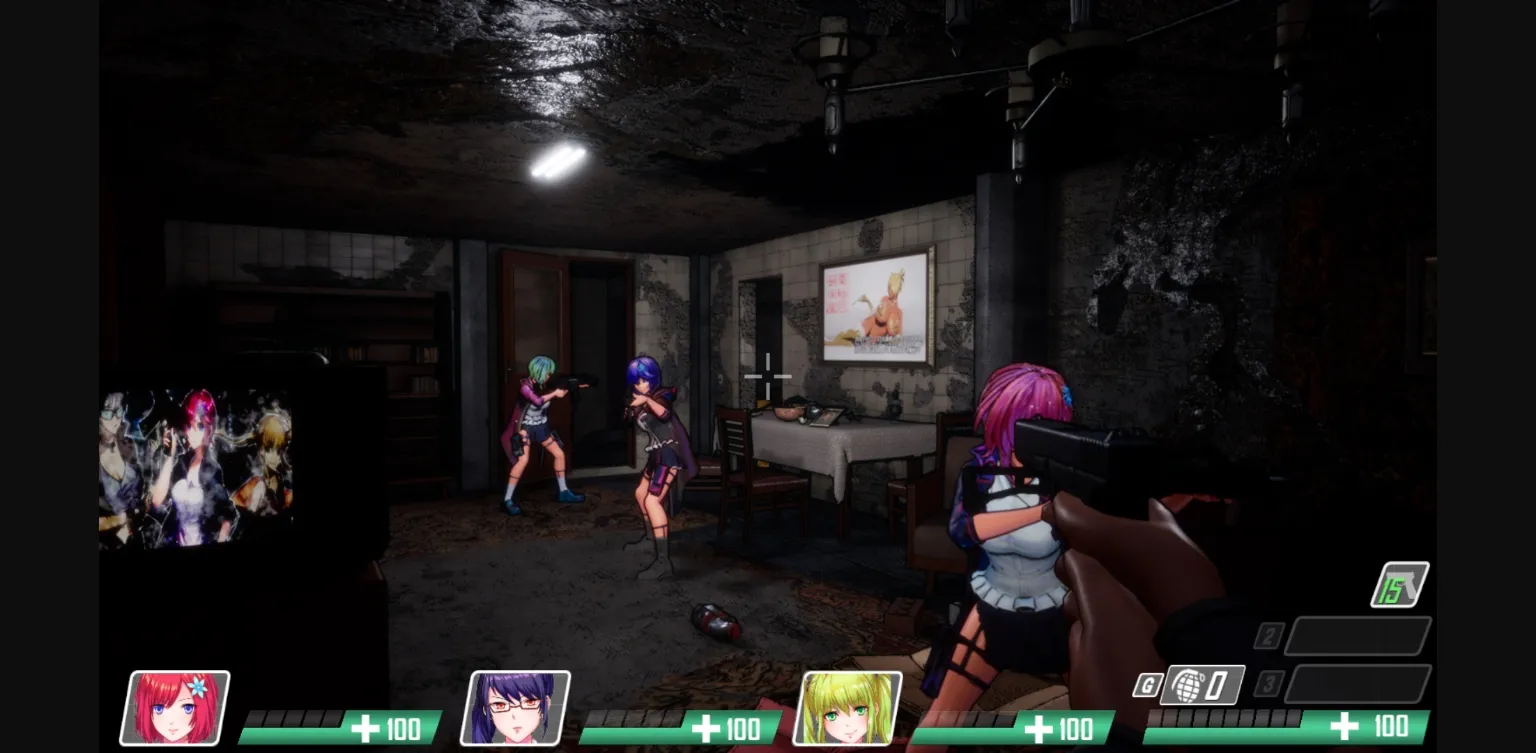Image resolution: width=1536 pixels, height=753 pixels.
Task: Click the G key indicator beside the grenade
Action: click(1148, 685)
